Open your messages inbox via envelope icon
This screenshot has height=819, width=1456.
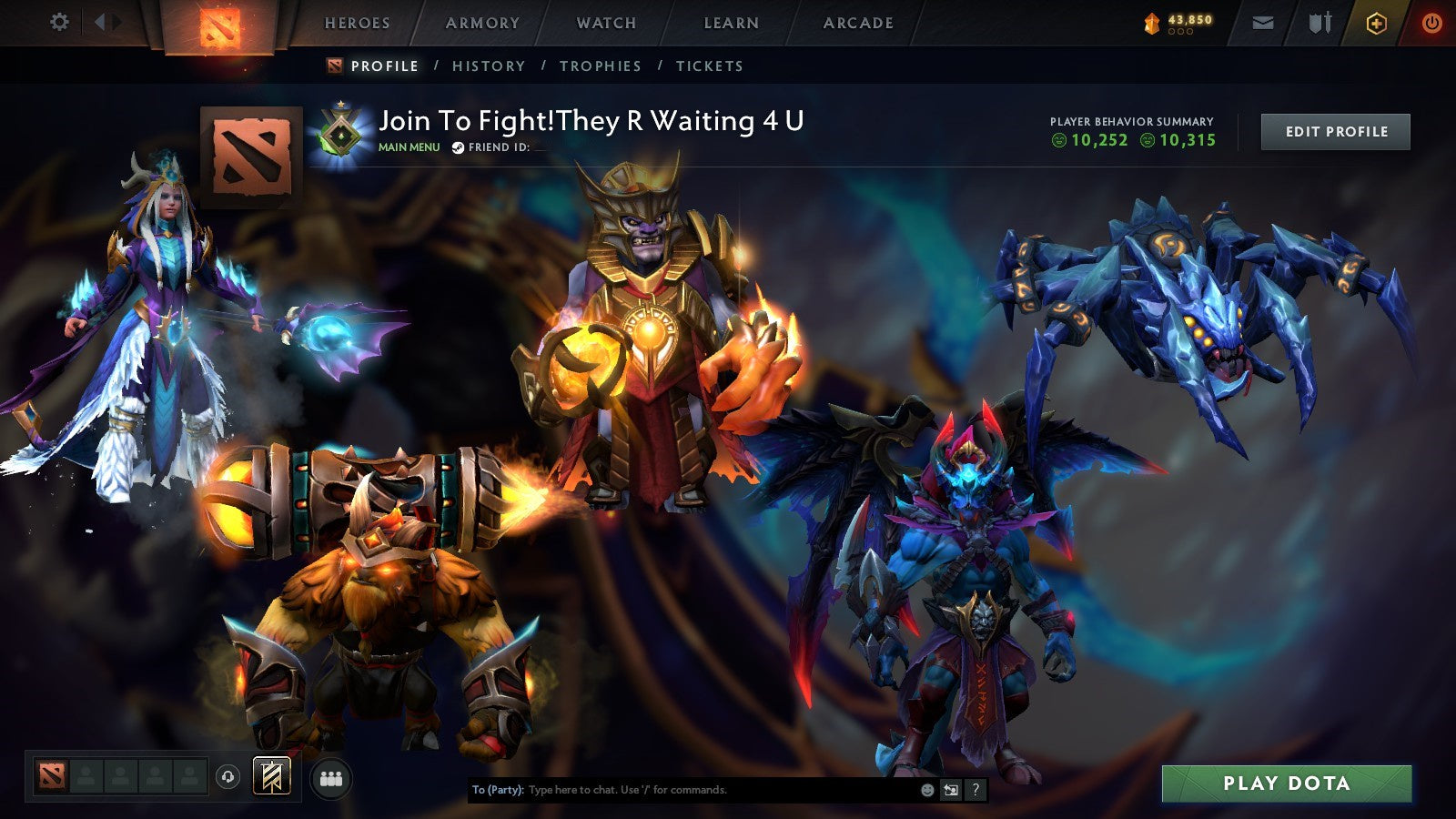point(1263,22)
